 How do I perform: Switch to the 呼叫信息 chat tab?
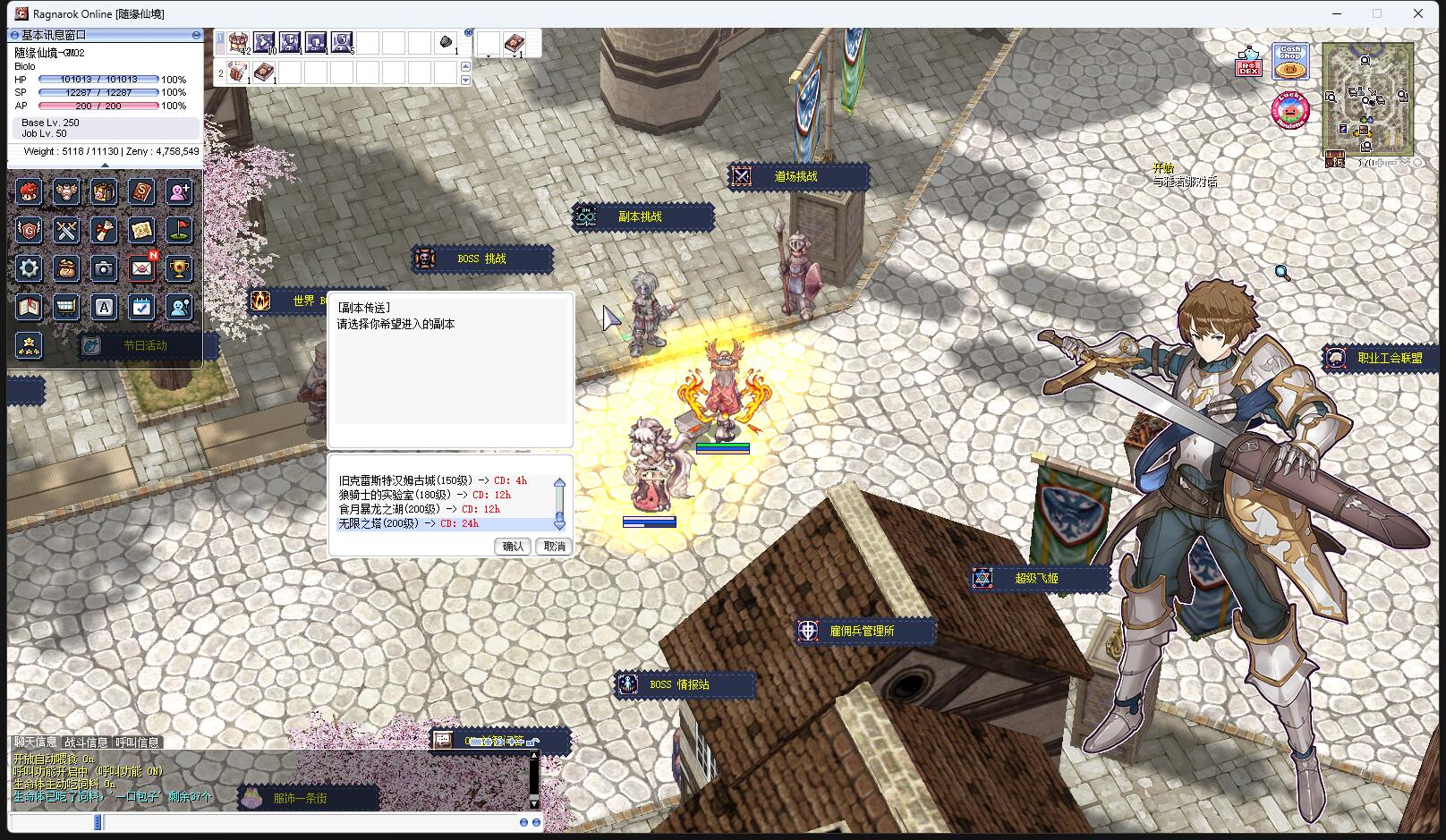click(x=137, y=742)
